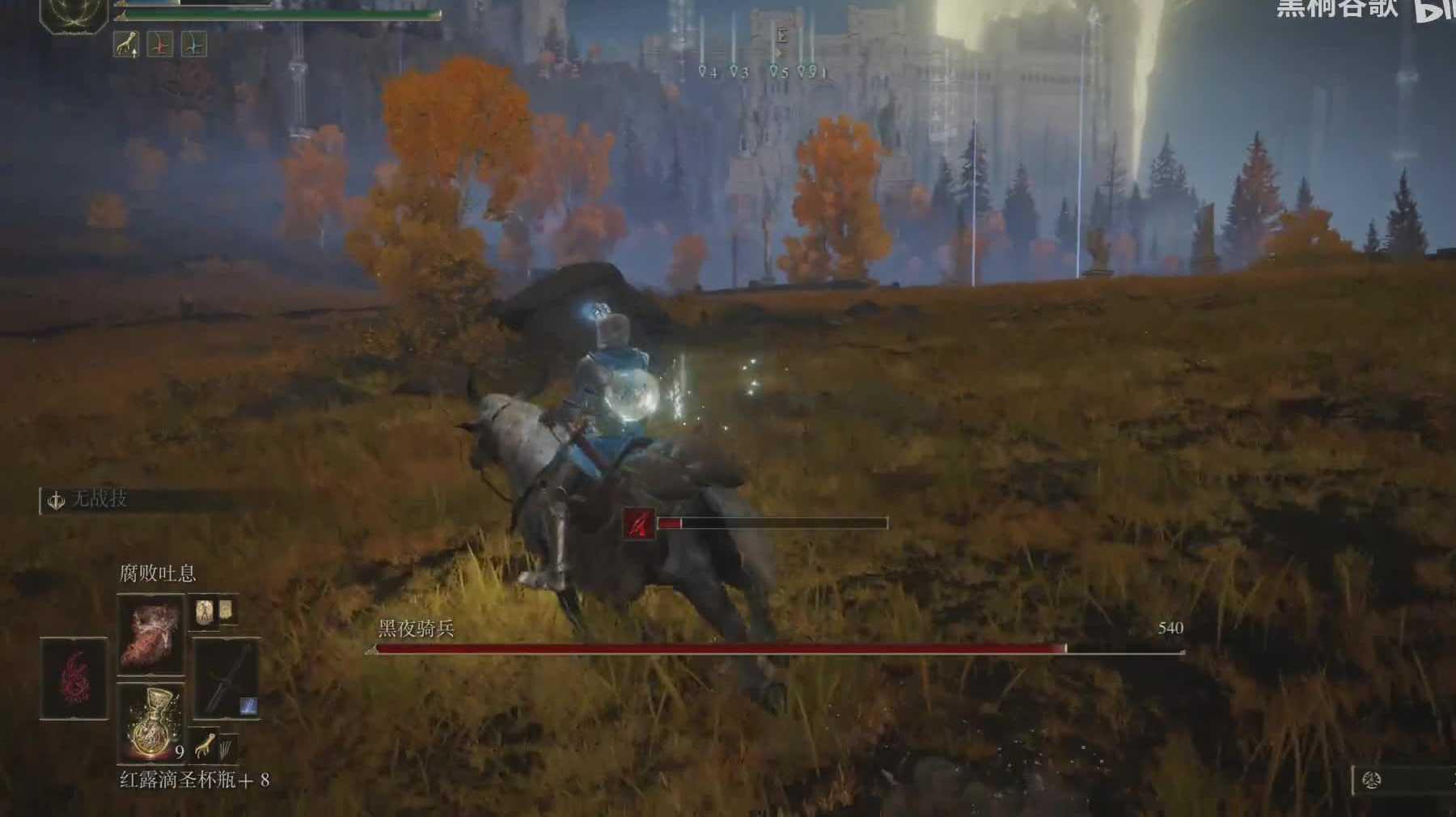Click the blue skill badge on sword slot
This screenshot has height=817, width=1456.
(248, 706)
